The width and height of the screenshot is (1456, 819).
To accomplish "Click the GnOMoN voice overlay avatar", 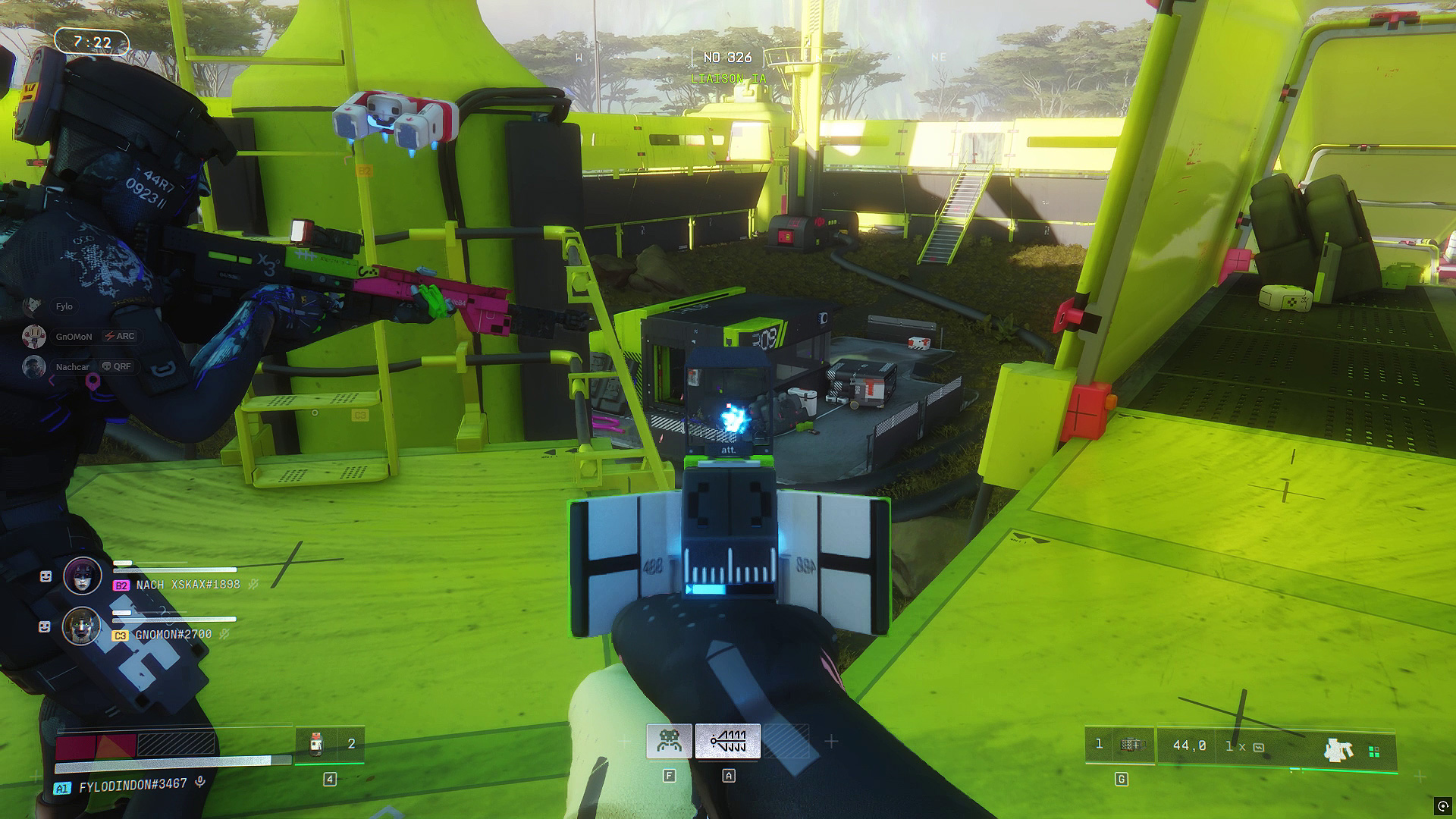I will [x=33, y=336].
